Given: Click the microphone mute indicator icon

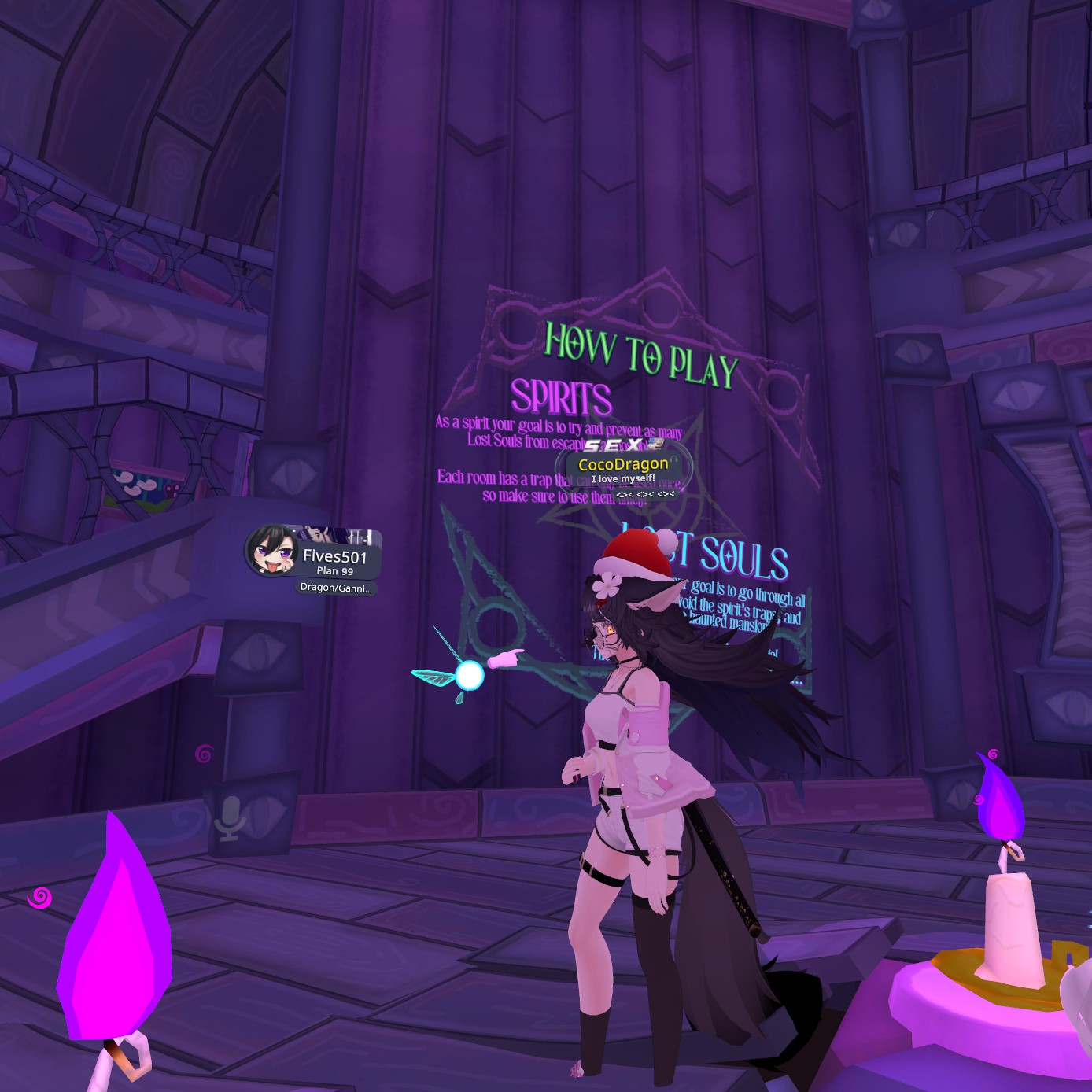Looking at the screenshot, I should tap(231, 818).
